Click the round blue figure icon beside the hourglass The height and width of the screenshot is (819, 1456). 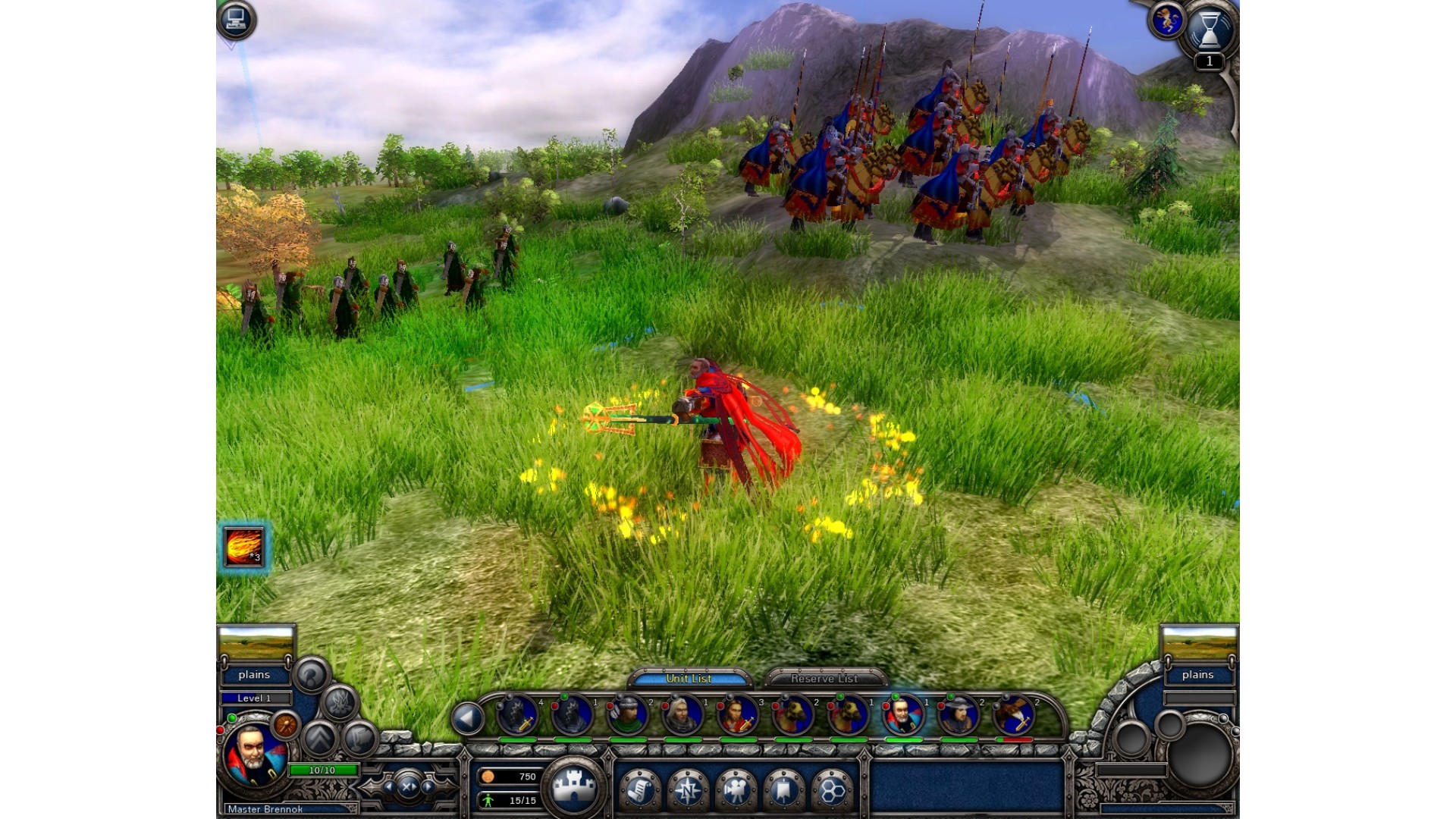click(1167, 20)
